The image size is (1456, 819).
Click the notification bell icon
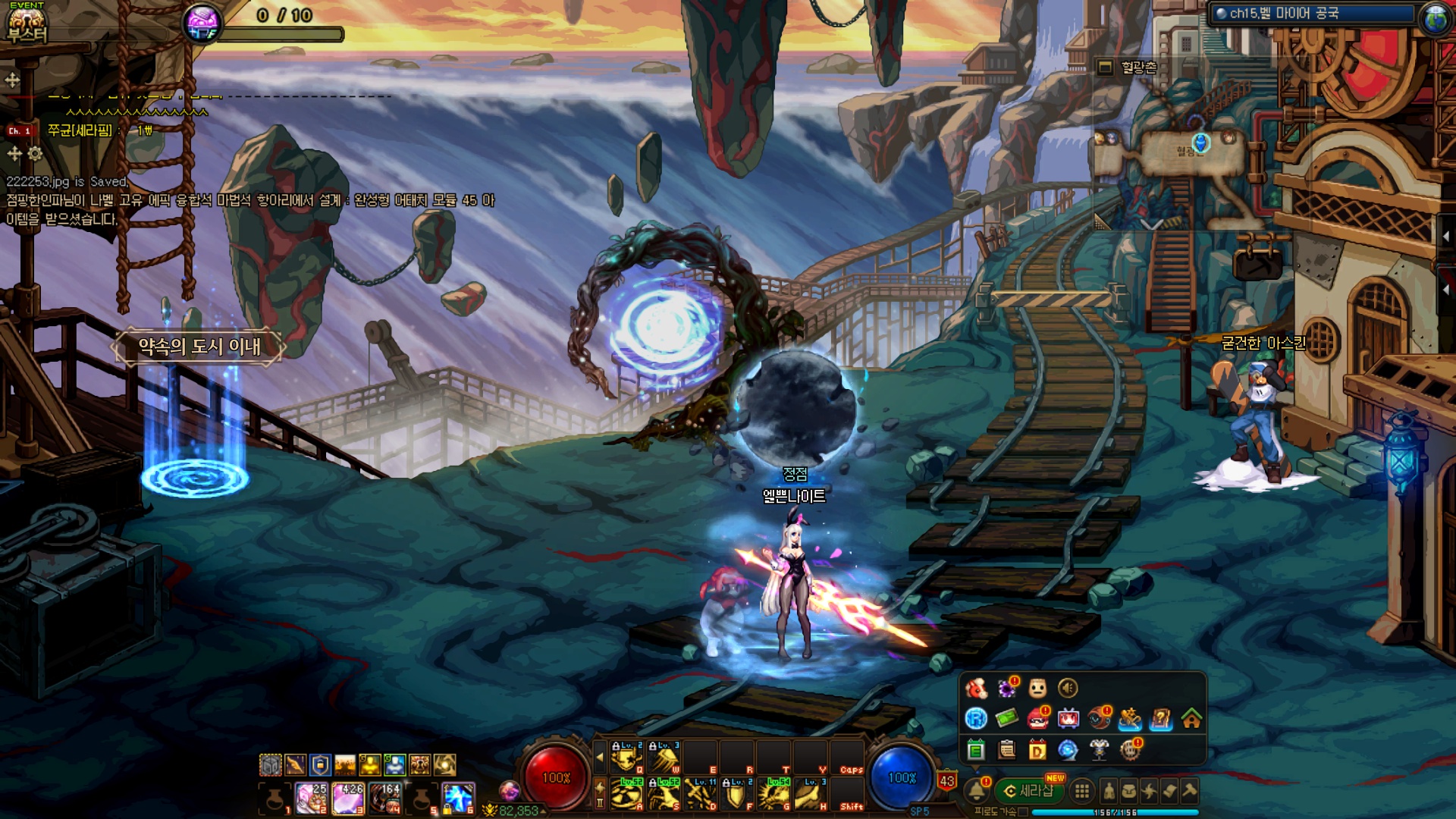[x=977, y=791]
